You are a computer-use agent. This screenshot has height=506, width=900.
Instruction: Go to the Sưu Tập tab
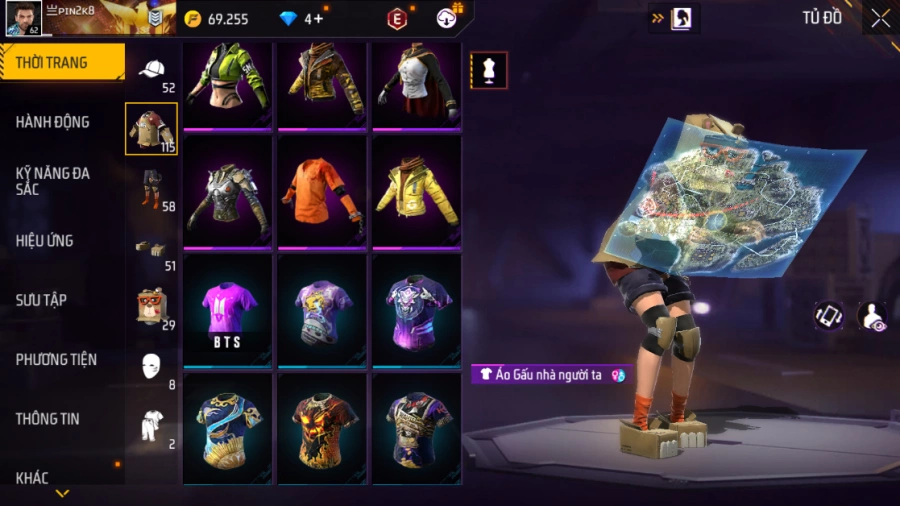pyautogui.click(x=42, y=300)
